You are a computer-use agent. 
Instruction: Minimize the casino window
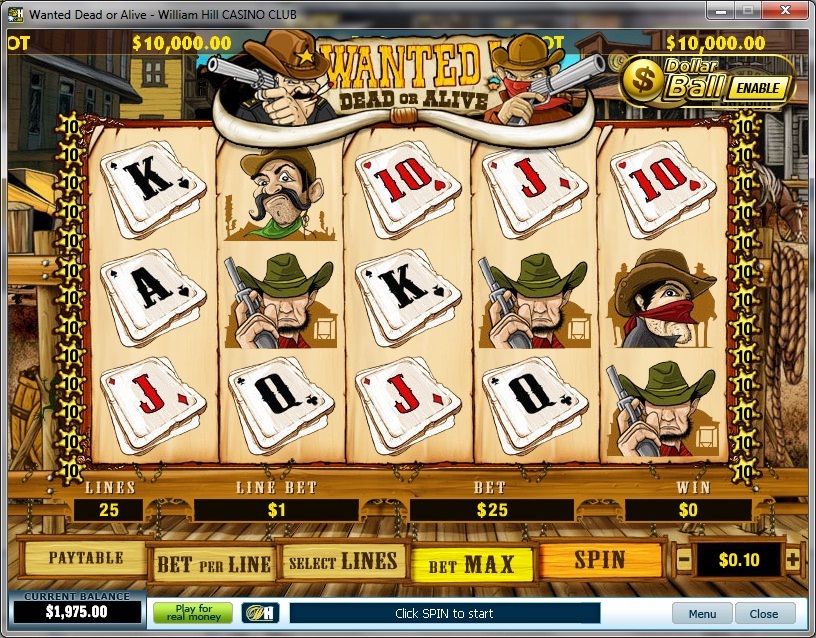coord(722,9)
